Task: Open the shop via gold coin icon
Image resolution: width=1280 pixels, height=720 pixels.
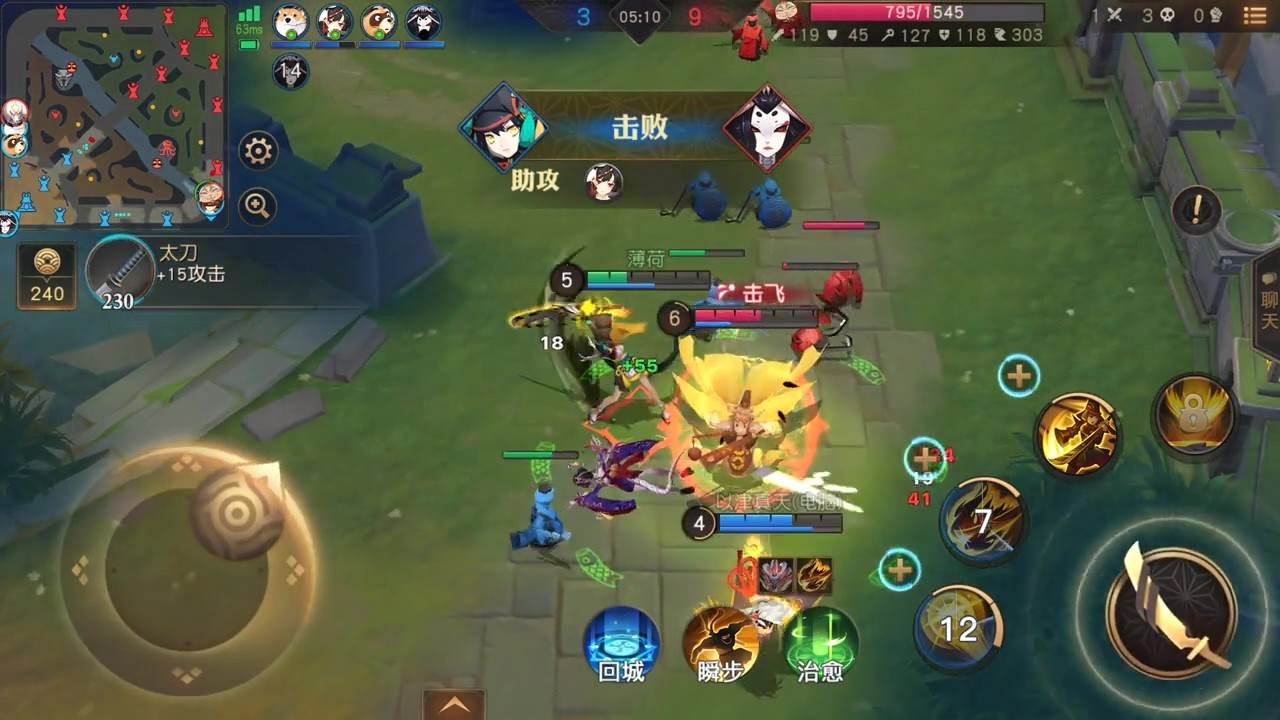Action: point(47,275)
